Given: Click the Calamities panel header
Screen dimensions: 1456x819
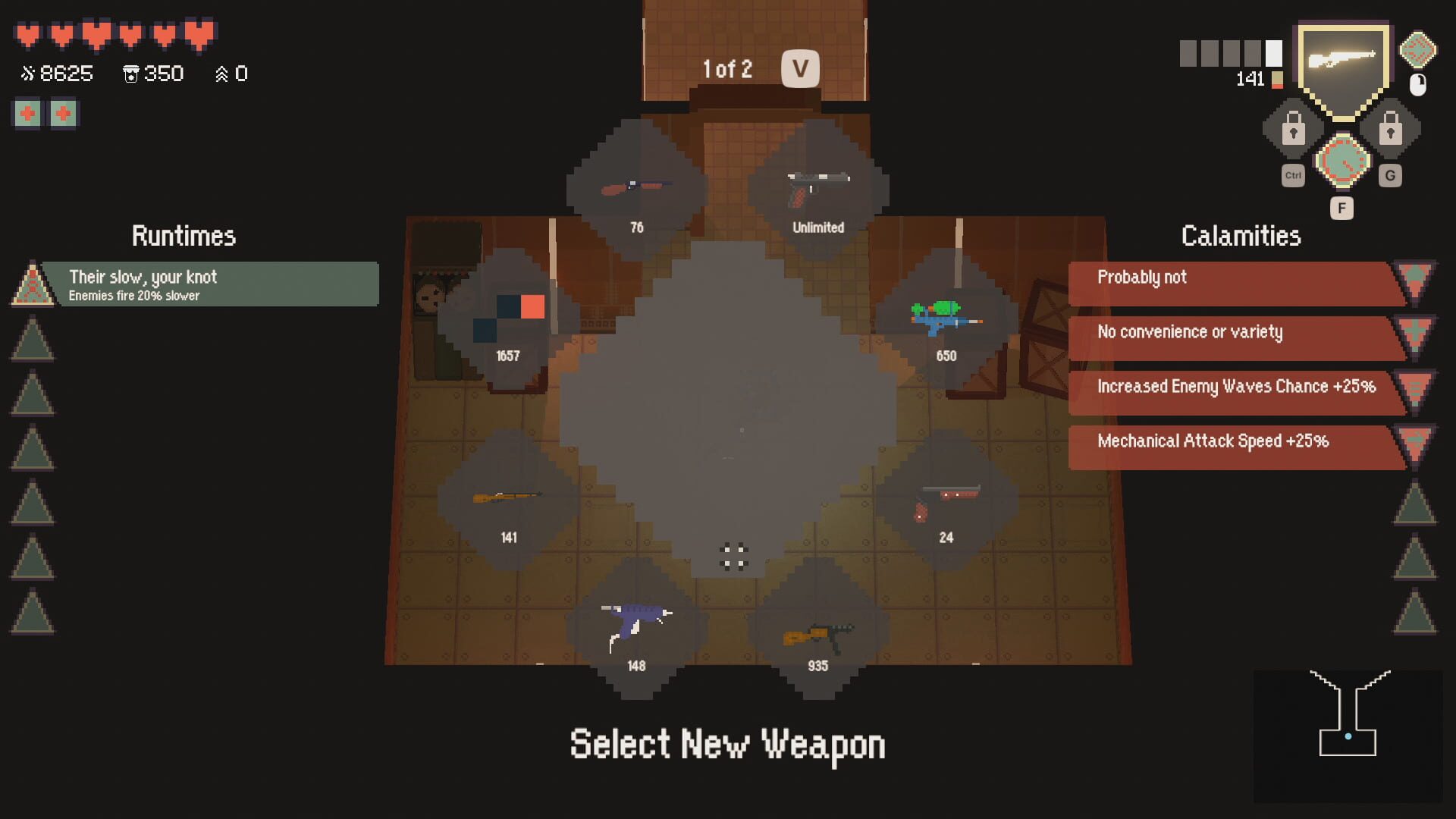Looking at the screenshot, I should click(1241, 236).
